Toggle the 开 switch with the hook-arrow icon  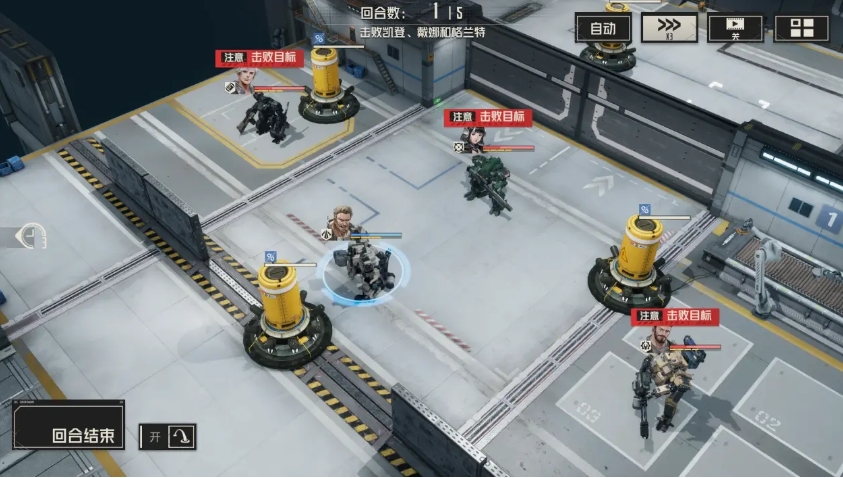[167, 437]
